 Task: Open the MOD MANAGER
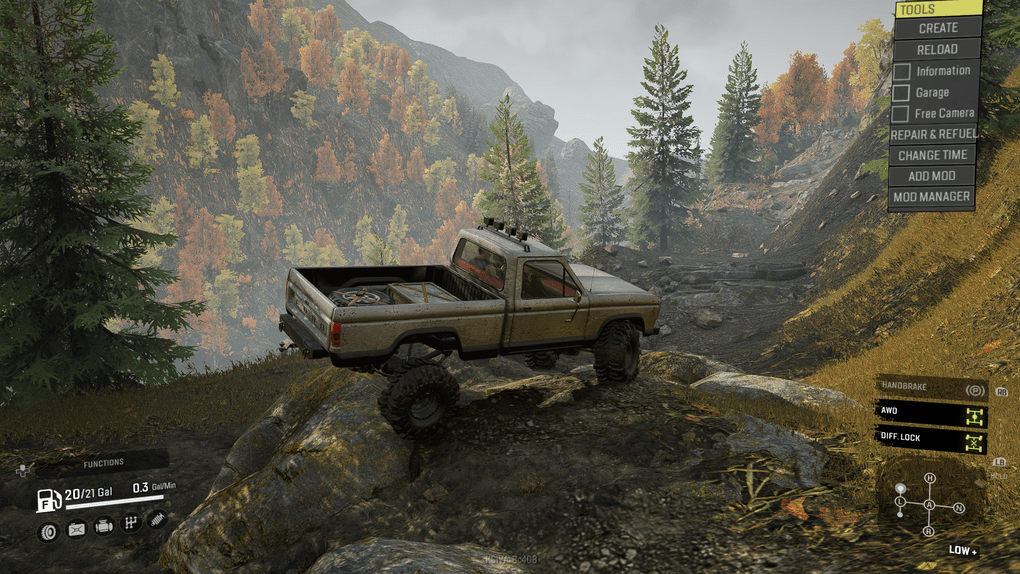(x=932, y=197)
